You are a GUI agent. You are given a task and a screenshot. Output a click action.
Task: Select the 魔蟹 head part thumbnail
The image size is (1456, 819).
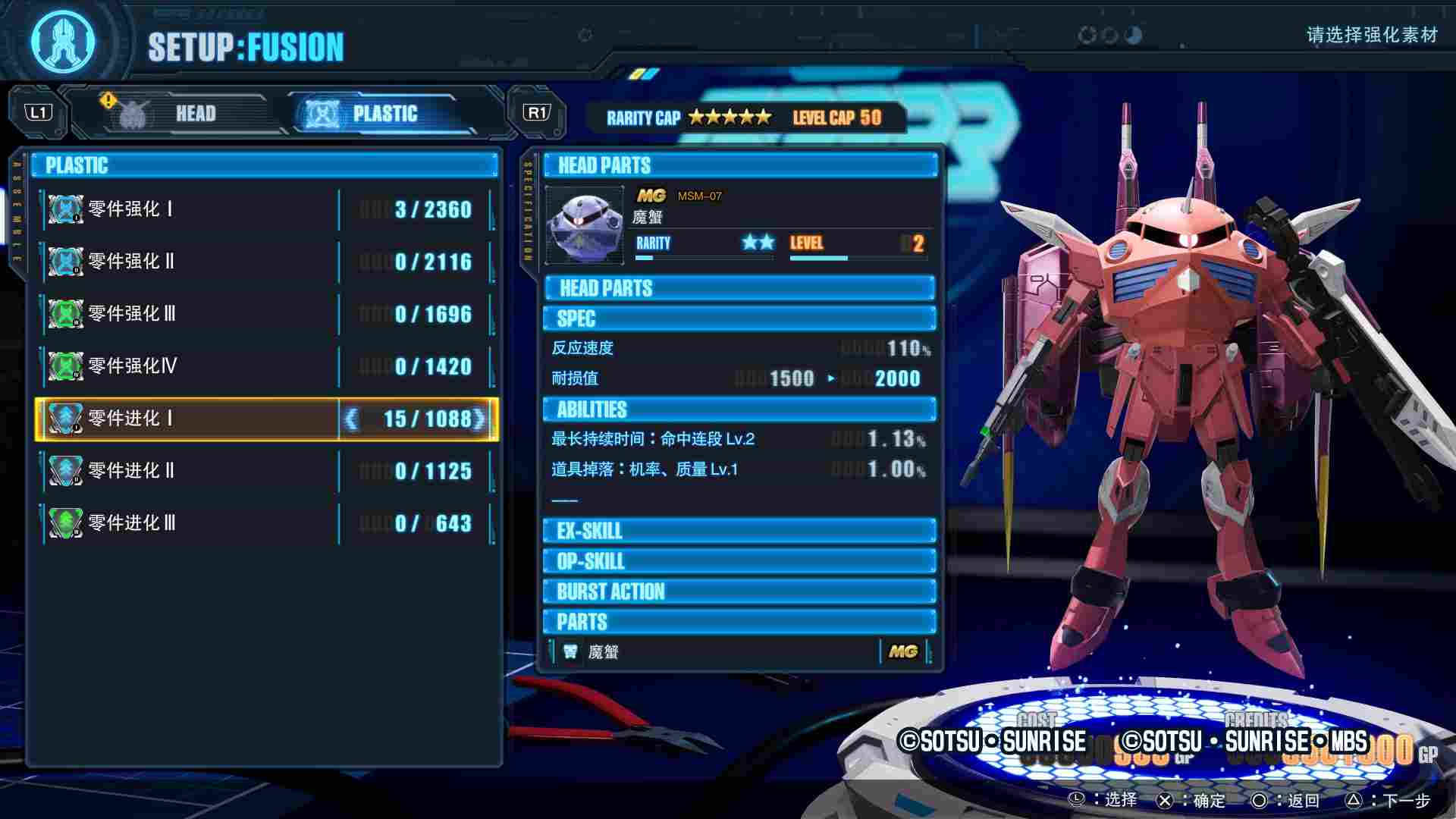click(x=584, y=226)
